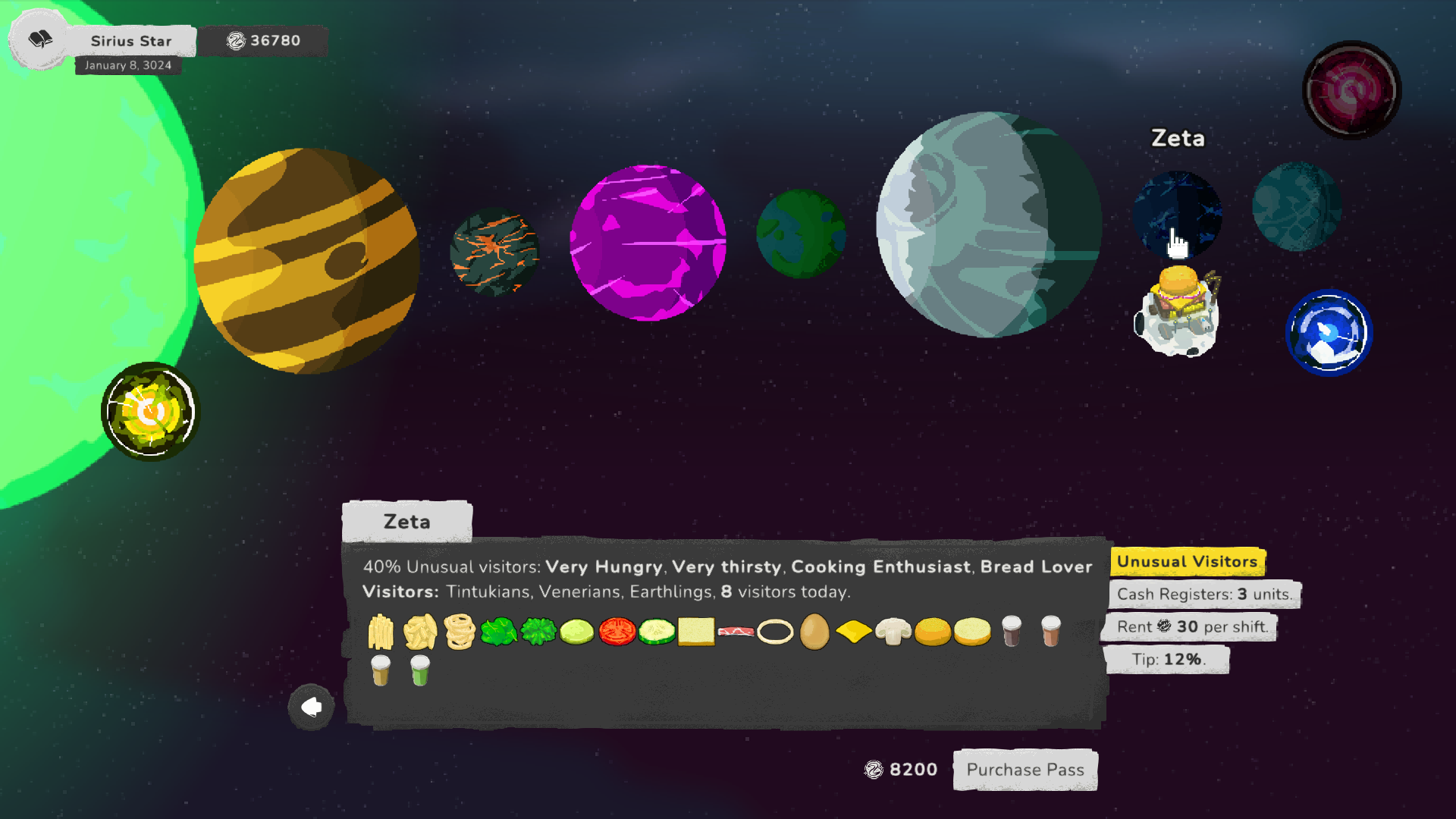Select the Zeta planet
The width and height of the screenshot is (1456, 819).
(1176, 215)
